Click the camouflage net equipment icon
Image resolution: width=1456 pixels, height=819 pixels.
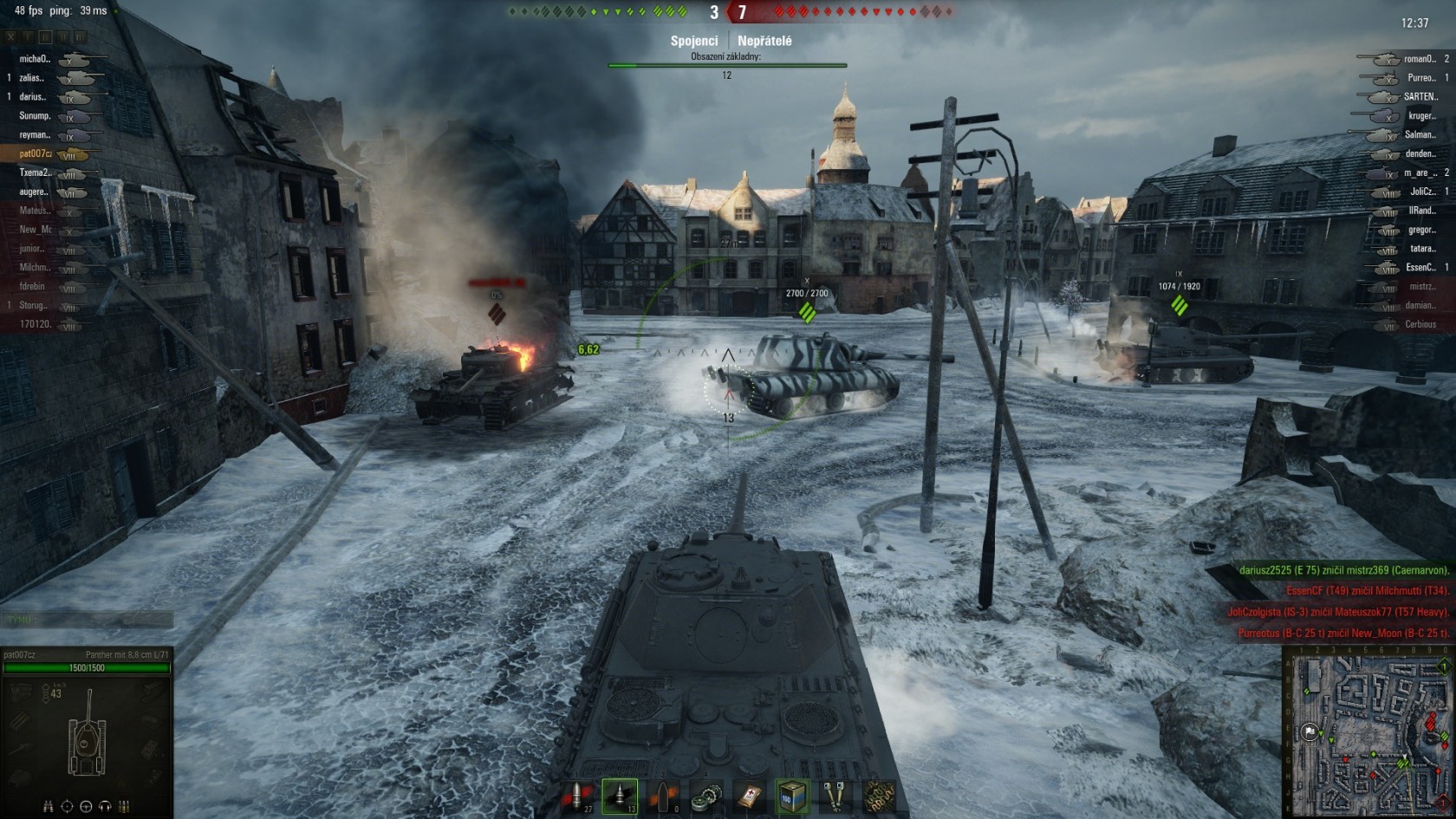click(877, 796)
